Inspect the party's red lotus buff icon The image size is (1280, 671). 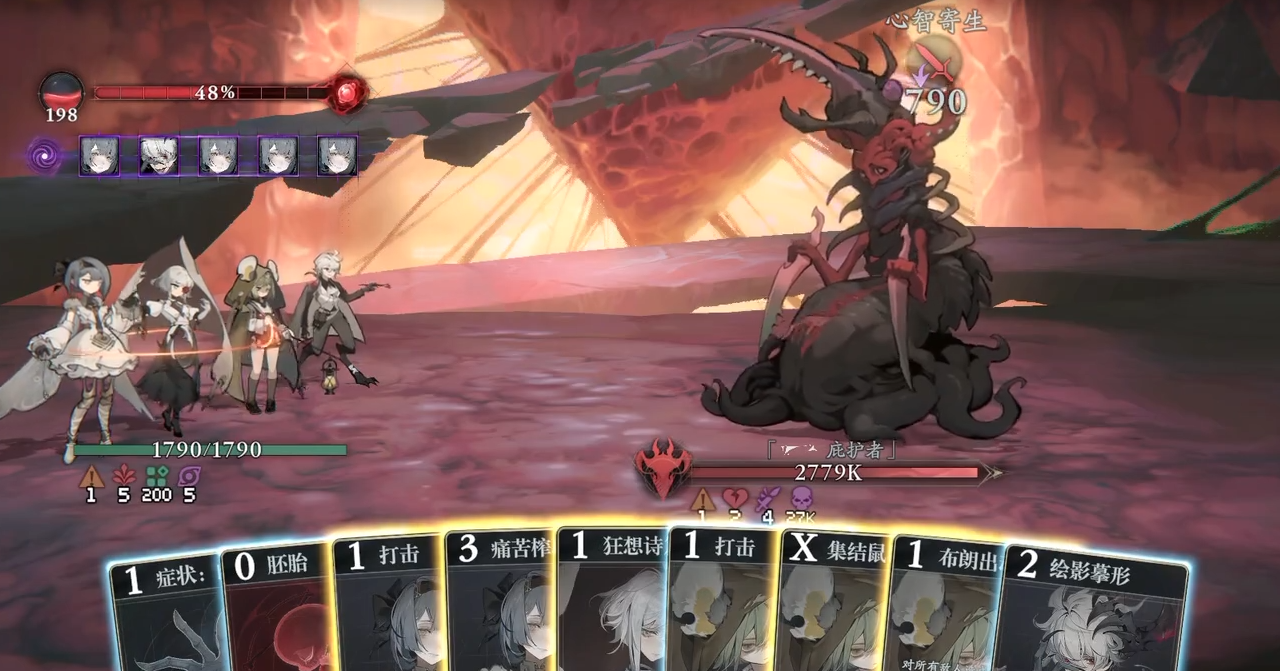123,477
